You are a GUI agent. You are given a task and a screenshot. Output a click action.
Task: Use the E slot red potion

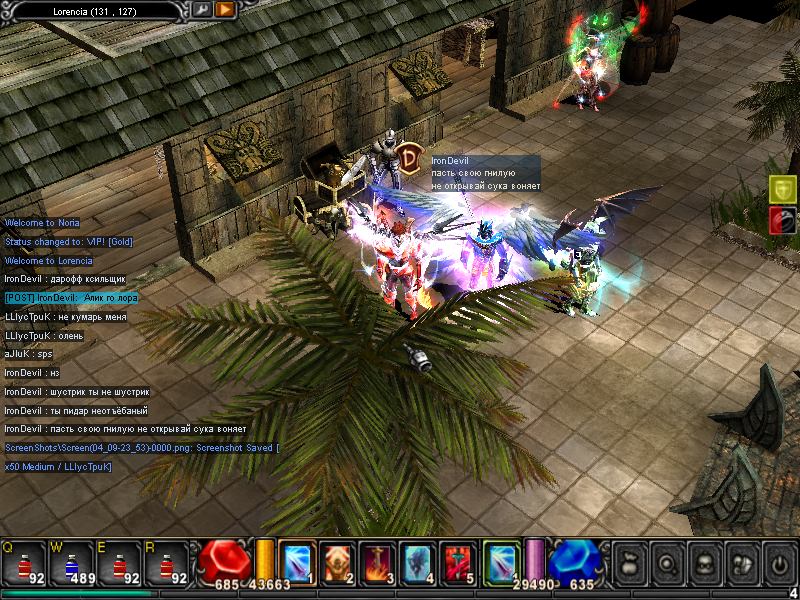119,563
